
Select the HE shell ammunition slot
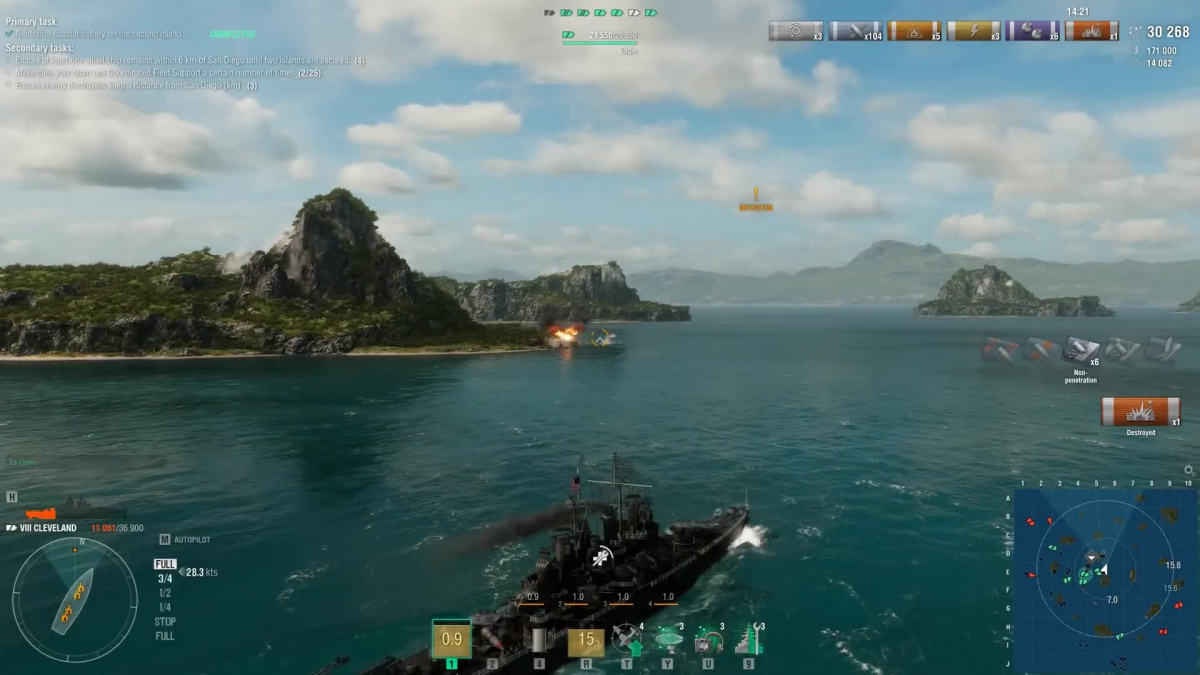(x=452, y=639)
